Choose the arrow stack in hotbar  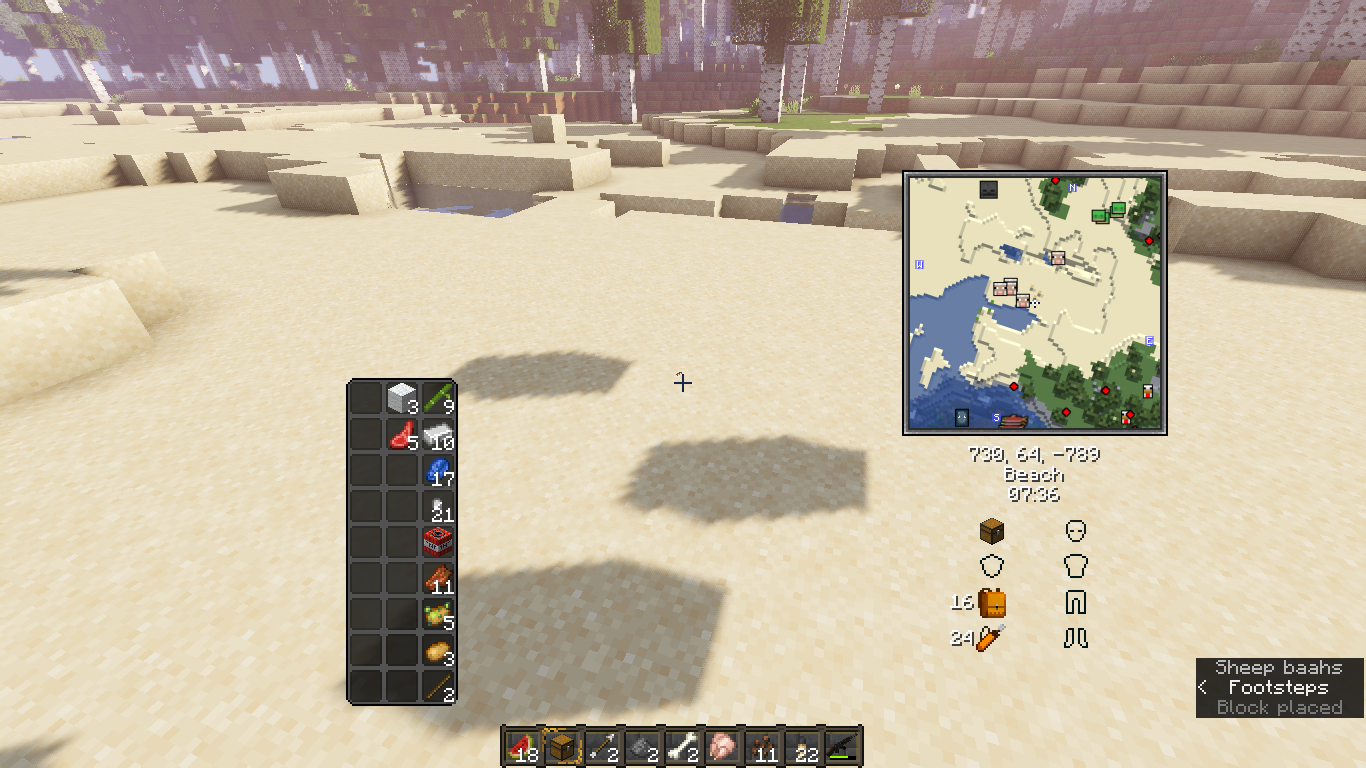tap(601, 746)
